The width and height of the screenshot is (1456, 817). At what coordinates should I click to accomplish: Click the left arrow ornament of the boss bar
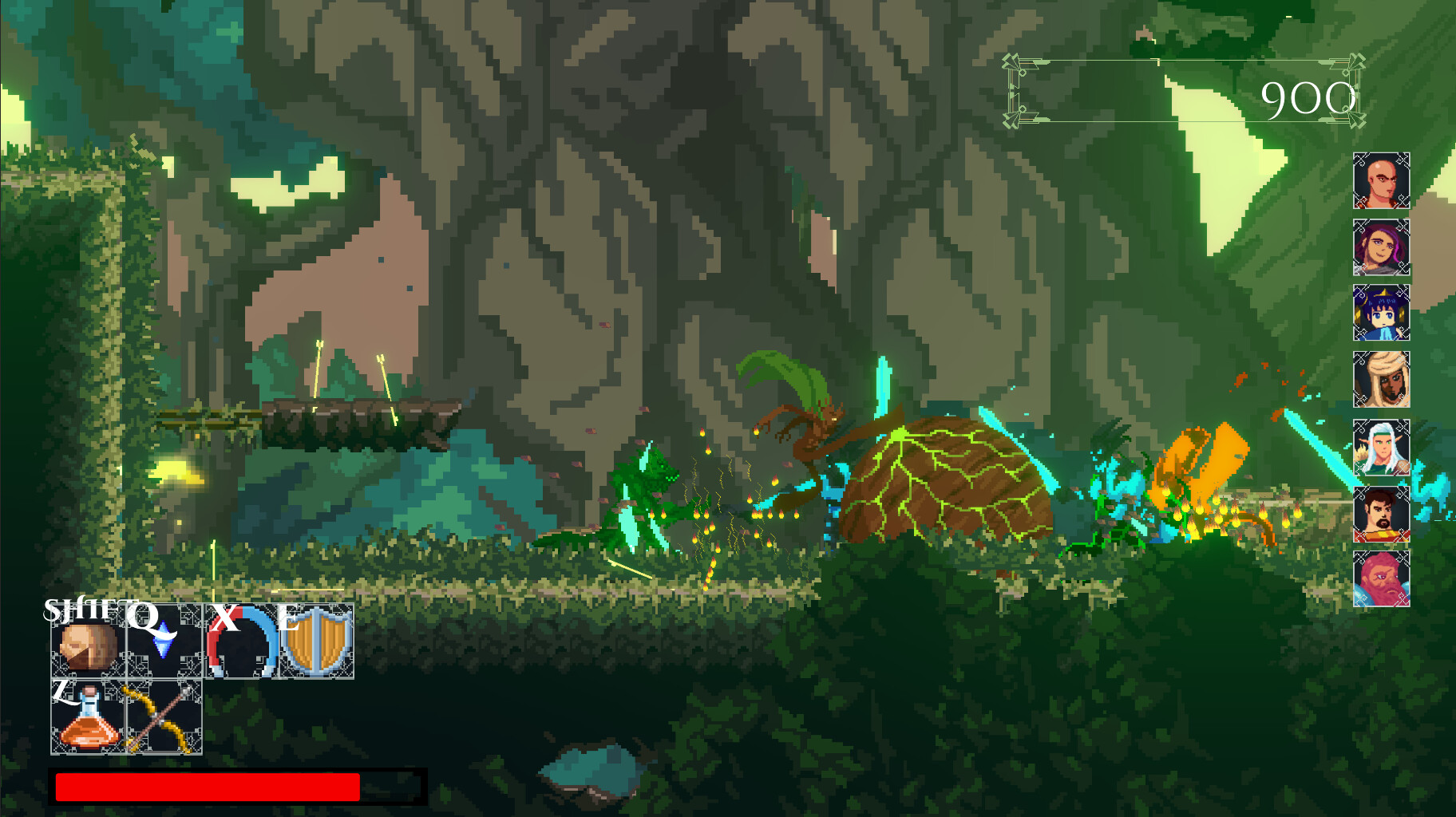click(x=1012, y=90)
